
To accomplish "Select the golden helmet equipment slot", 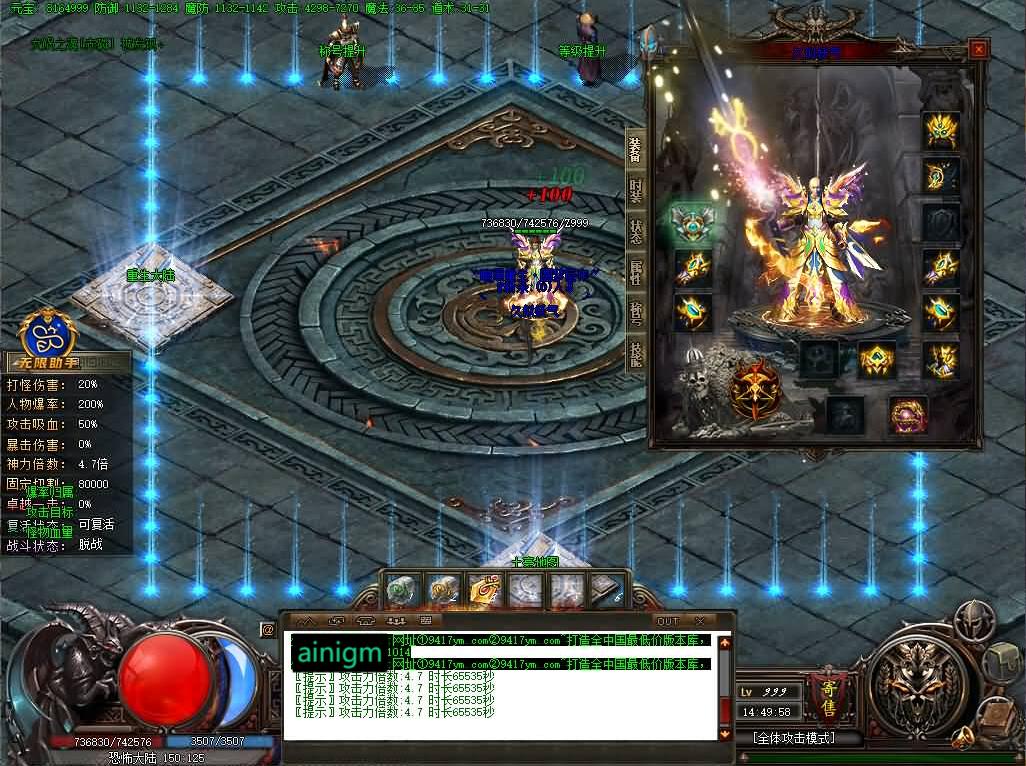I will (941, 130).
